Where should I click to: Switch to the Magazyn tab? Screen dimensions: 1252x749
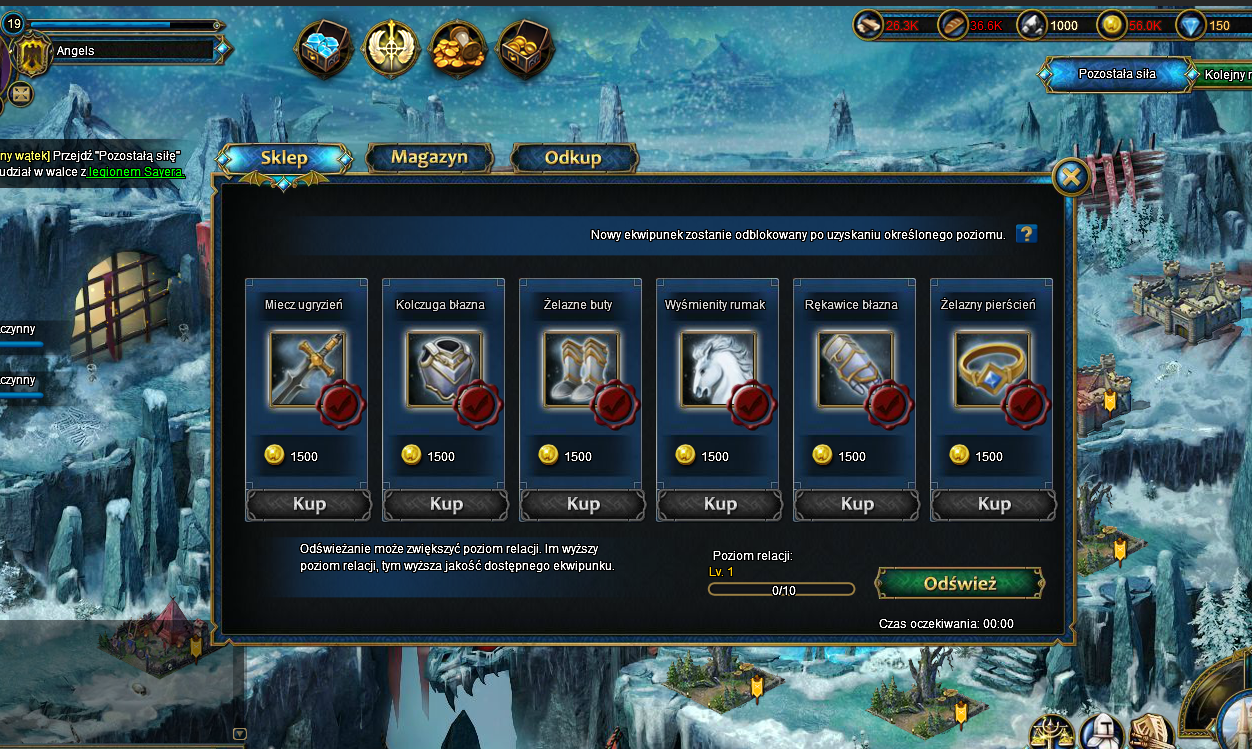429,158
